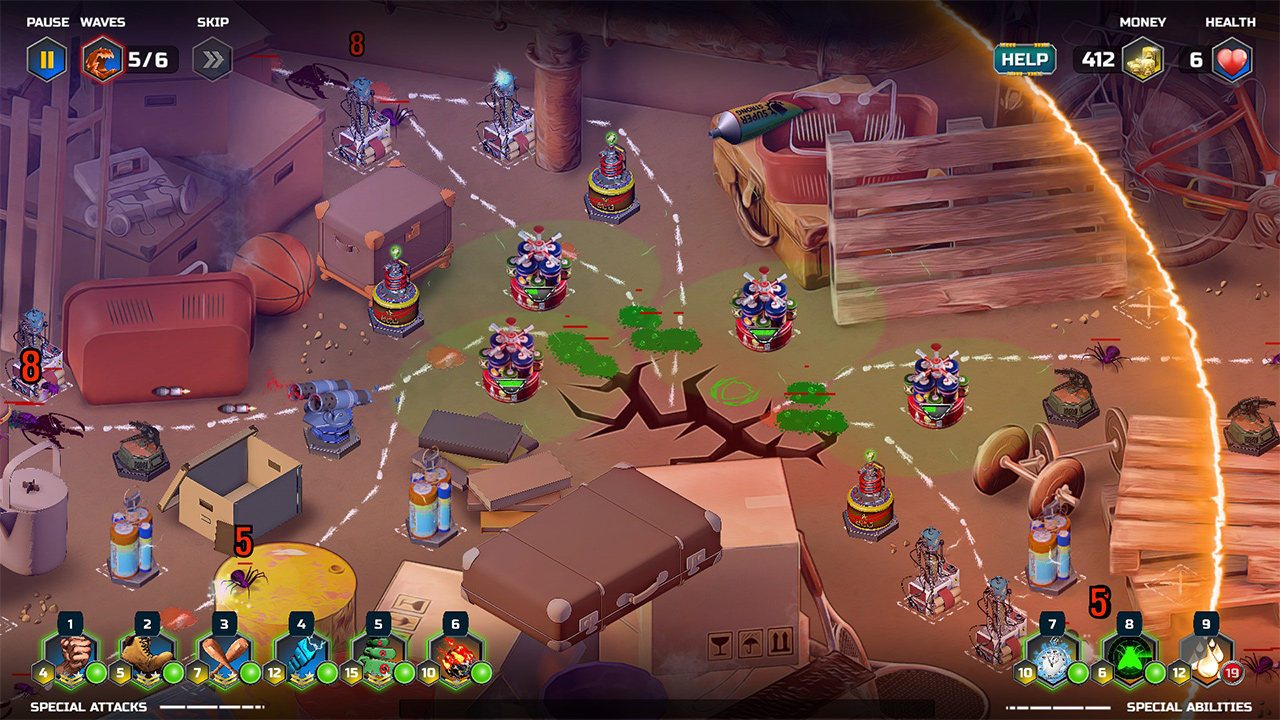This screenshot has width=1280, height=720.
Task: Activate the frozen clock special ability
Action: [1052, 658]
